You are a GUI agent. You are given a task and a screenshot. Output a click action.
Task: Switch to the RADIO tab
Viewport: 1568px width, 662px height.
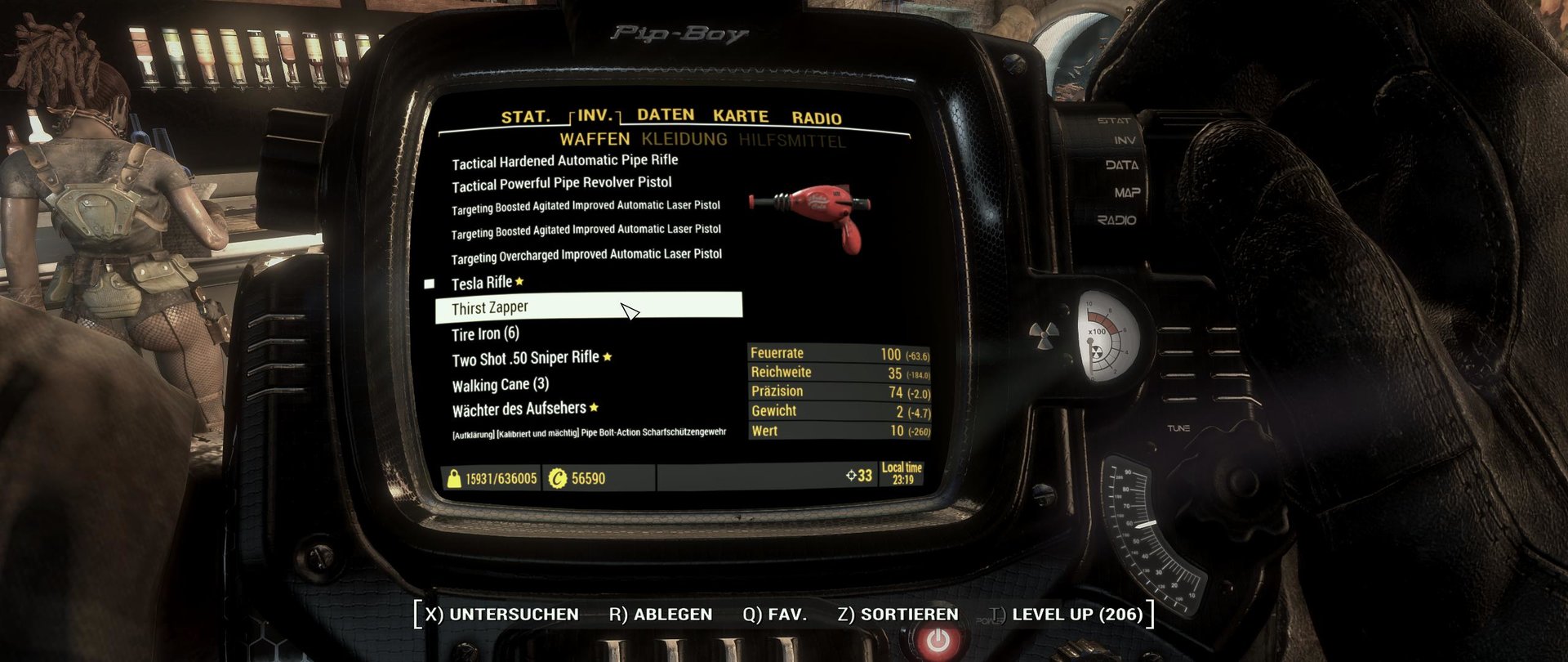point(816,119)
